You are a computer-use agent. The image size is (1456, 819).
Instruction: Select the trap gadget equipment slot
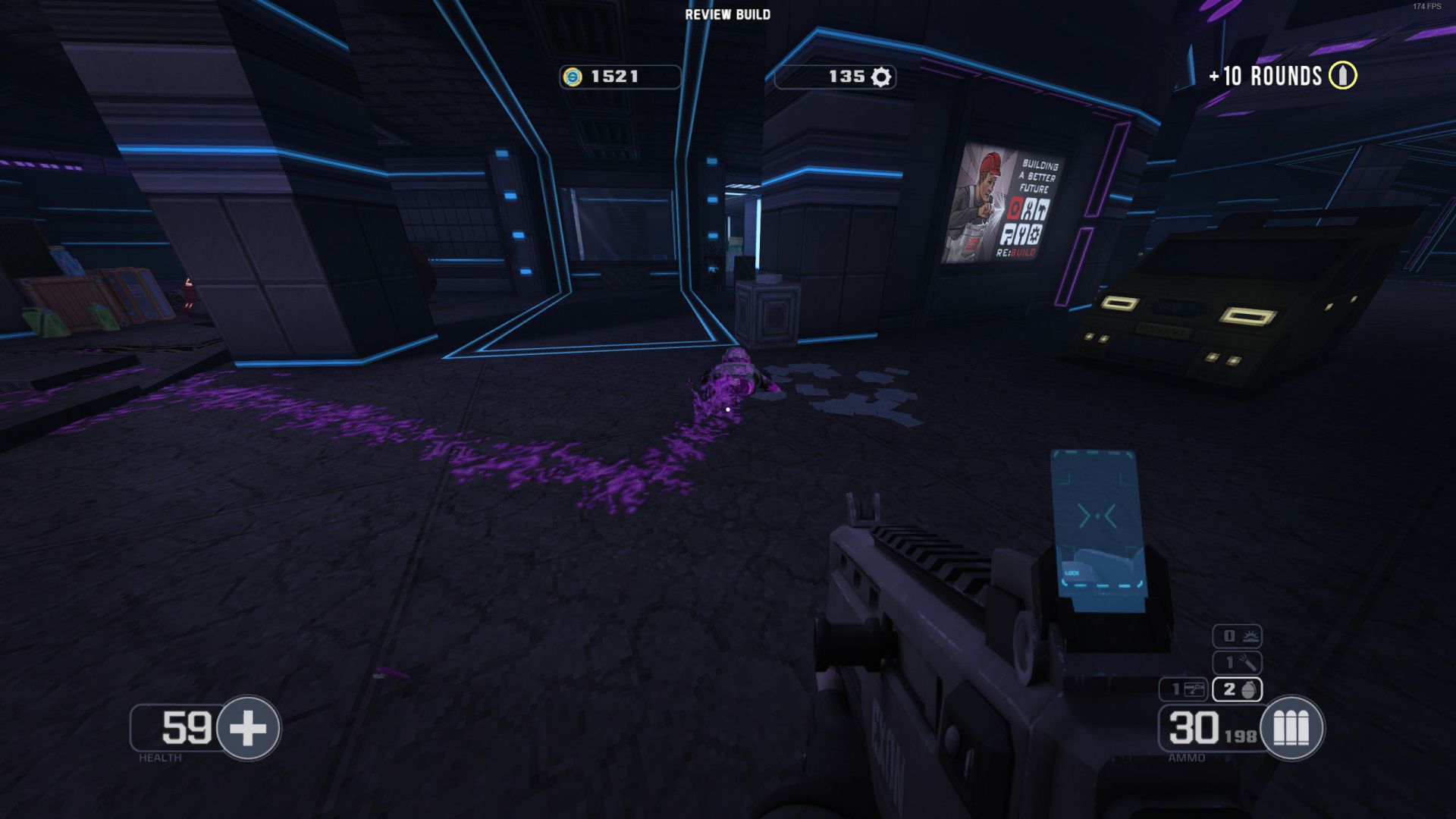[1184, 689]
